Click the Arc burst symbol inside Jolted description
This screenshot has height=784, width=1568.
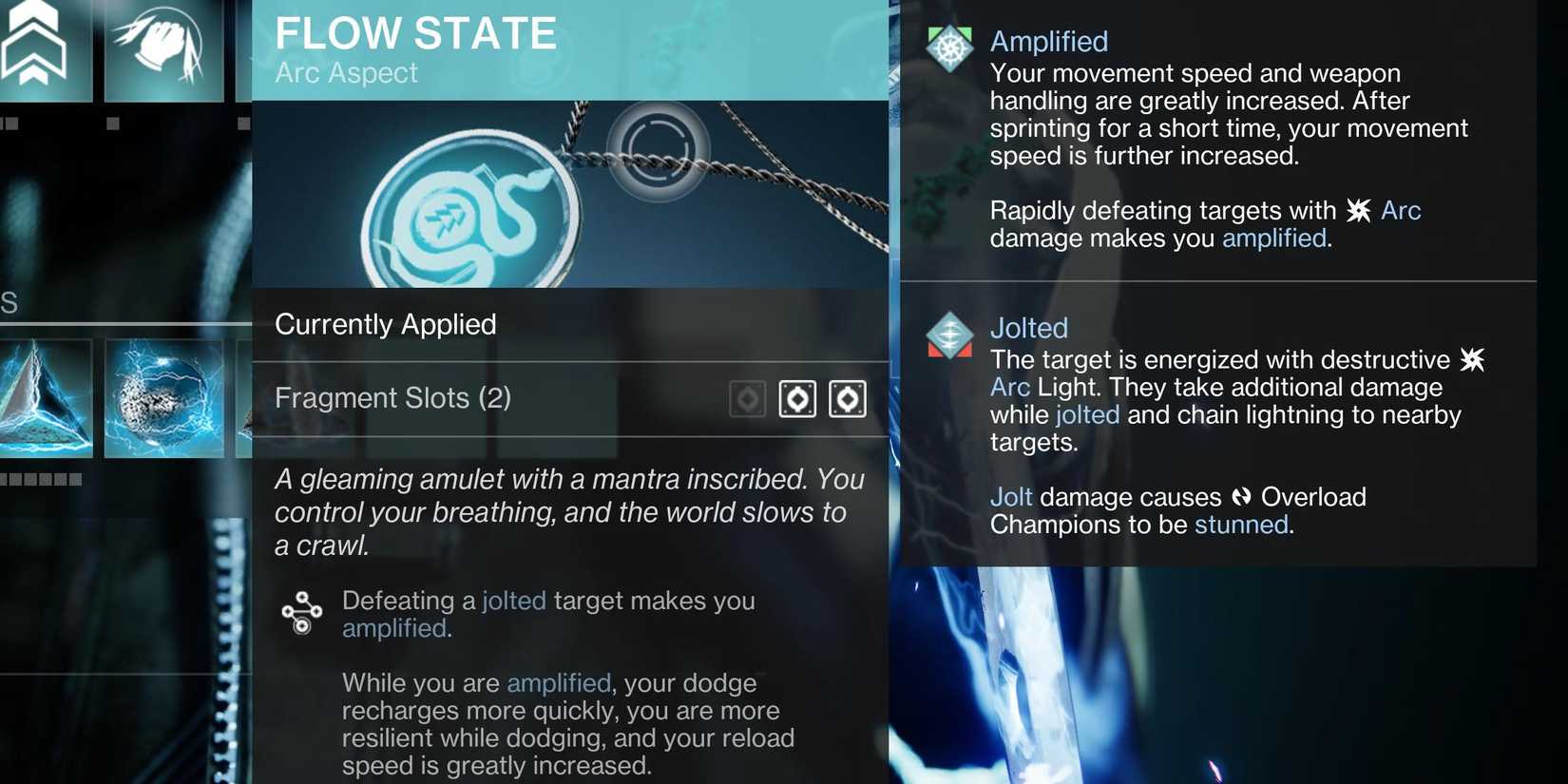[1473, 360]
